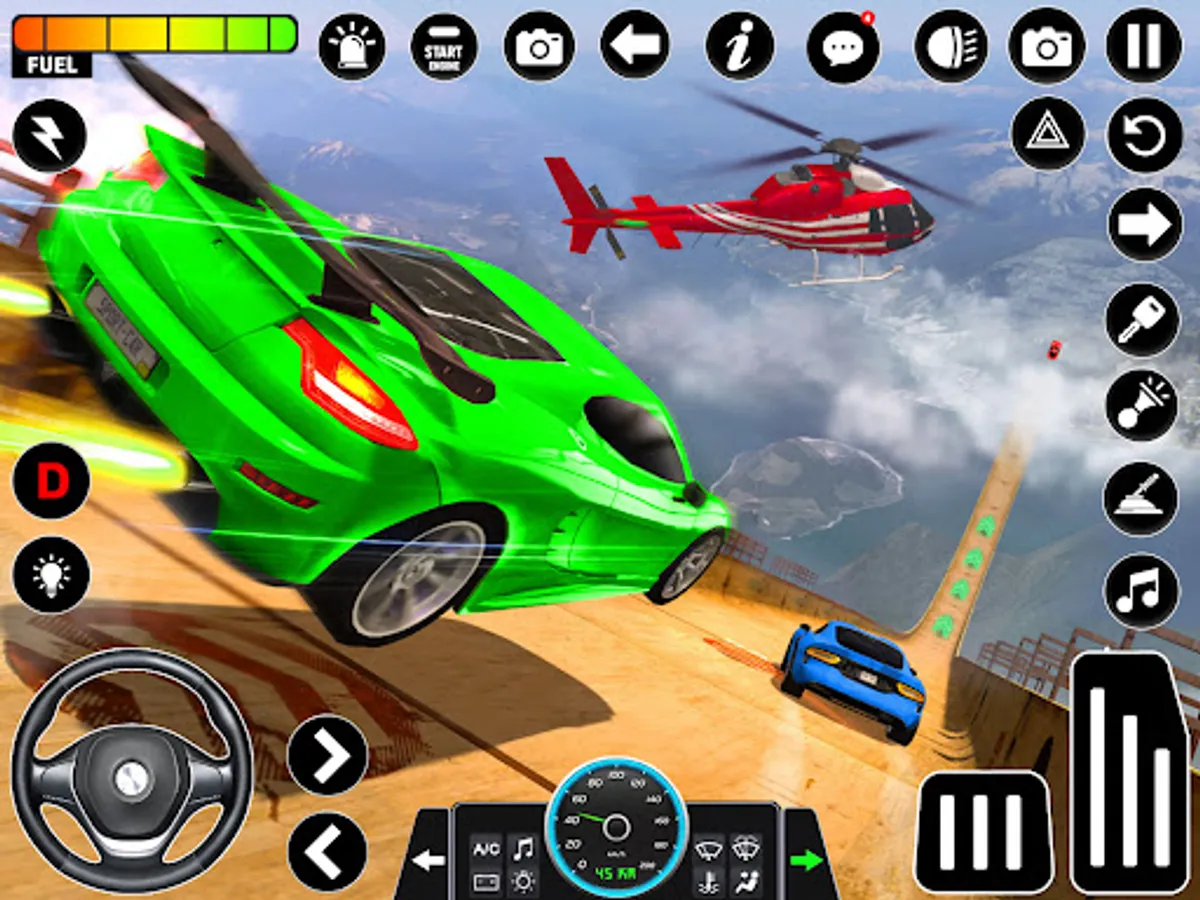Click the circular restart arrow button
Image resolution: width=1200 pixels, height=900 pixels.
click(1144, 134)
